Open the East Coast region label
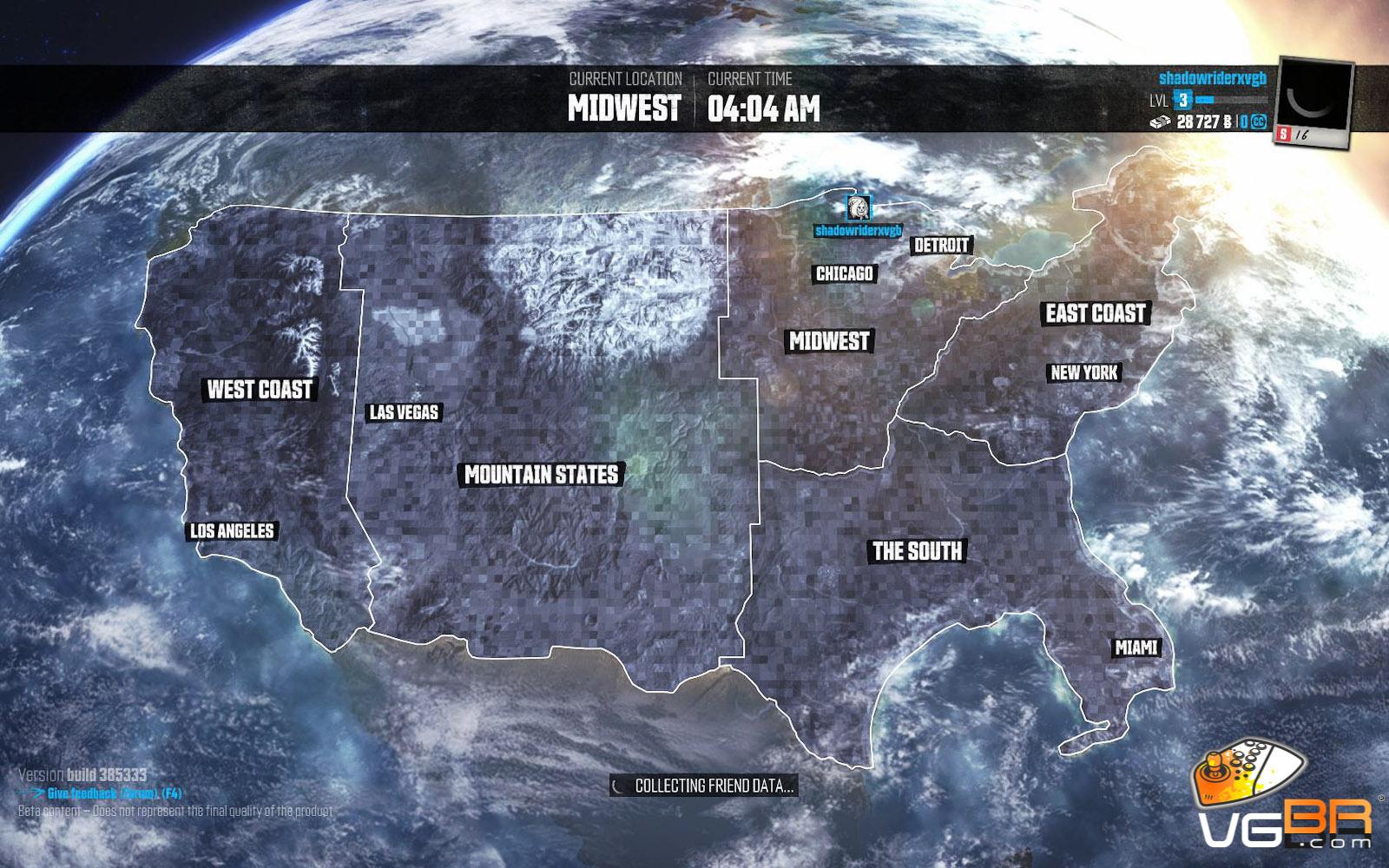The width and height of the screenshot is (1389, 868). click(x=1096, y=313)
